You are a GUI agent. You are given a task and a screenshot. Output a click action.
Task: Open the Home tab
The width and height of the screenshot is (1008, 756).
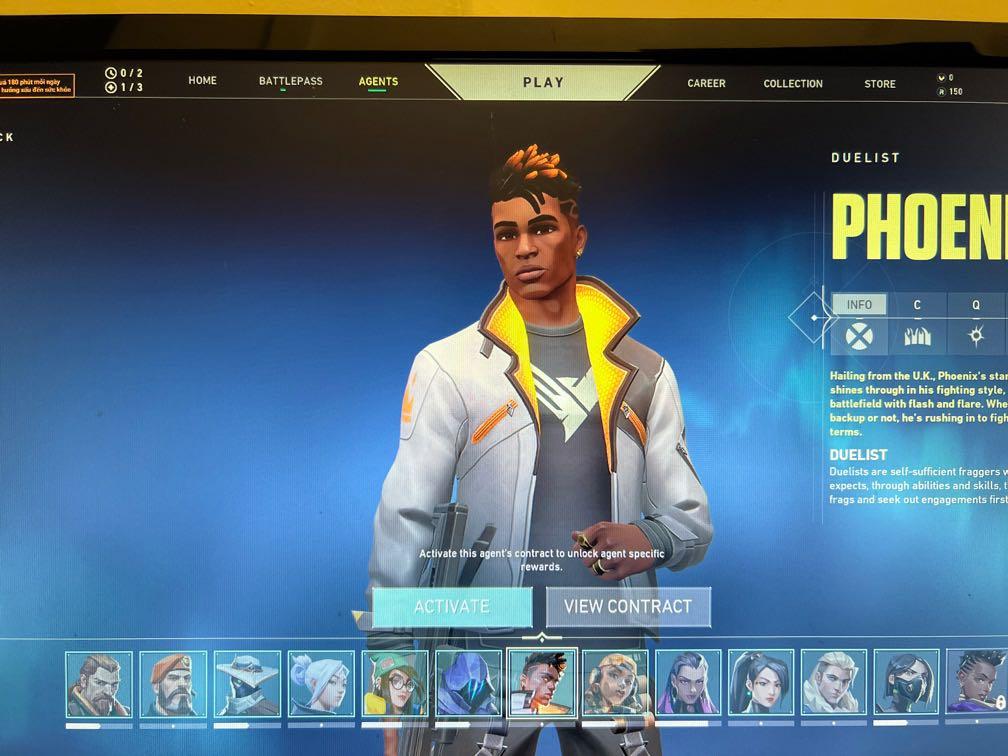point(202,80)
